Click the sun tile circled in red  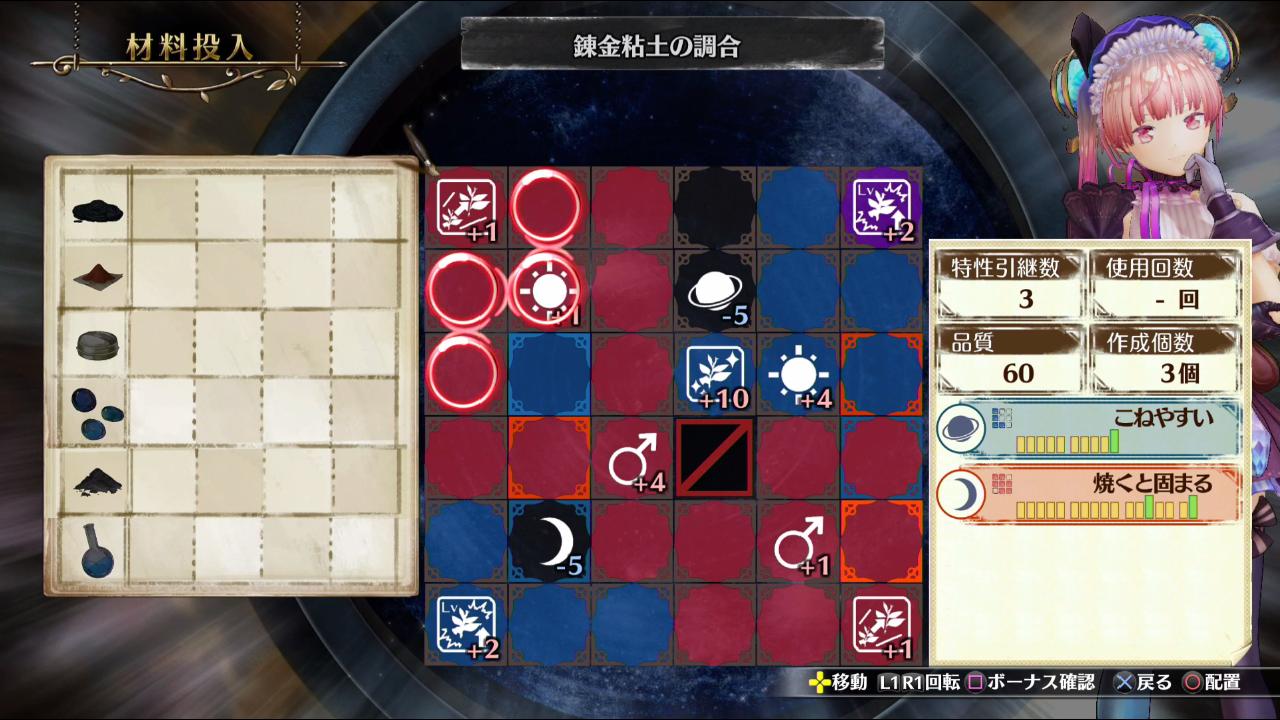click(548, 291)
